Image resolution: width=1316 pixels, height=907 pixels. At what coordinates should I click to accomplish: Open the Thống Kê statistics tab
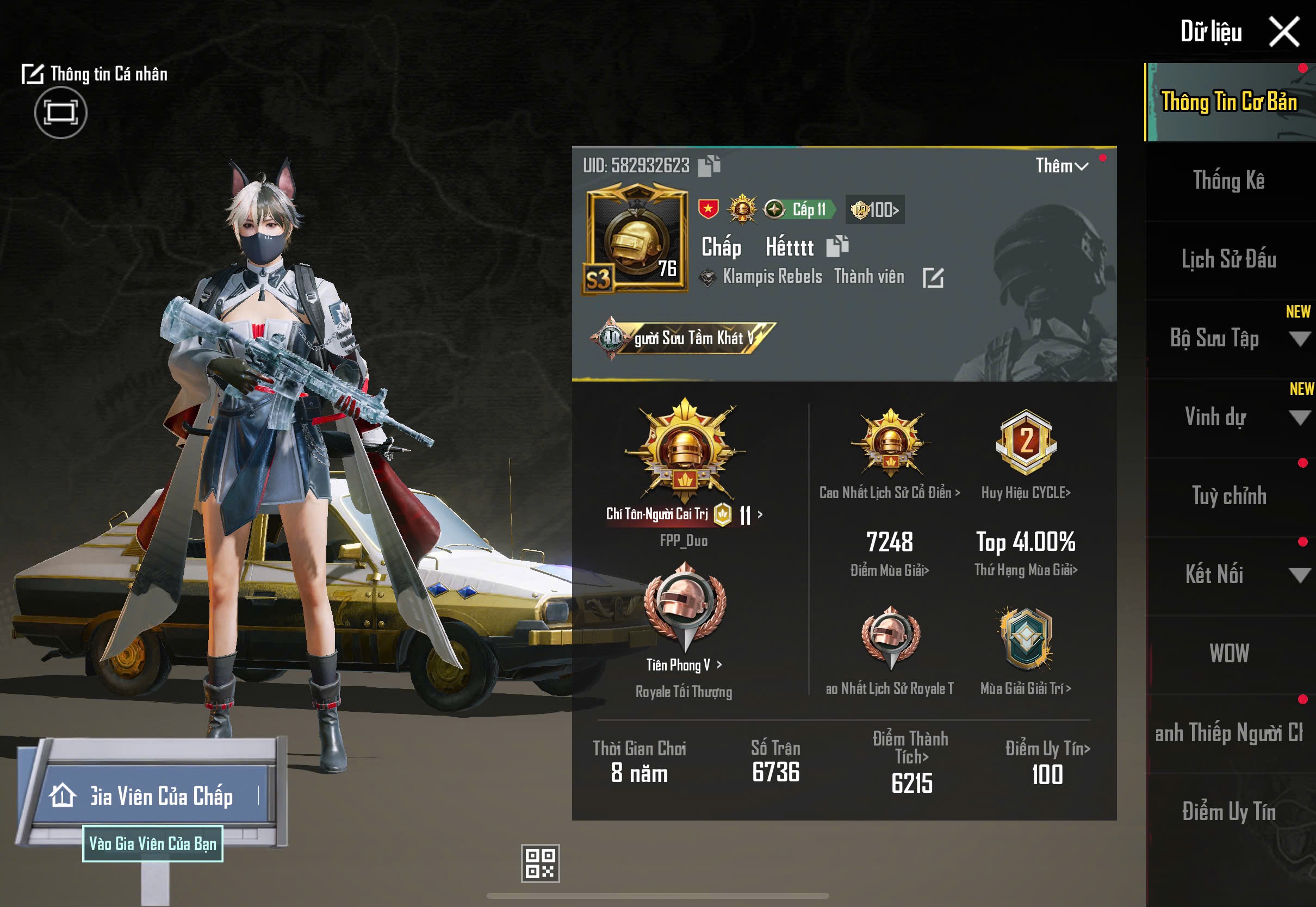(x=1228, y=181)
